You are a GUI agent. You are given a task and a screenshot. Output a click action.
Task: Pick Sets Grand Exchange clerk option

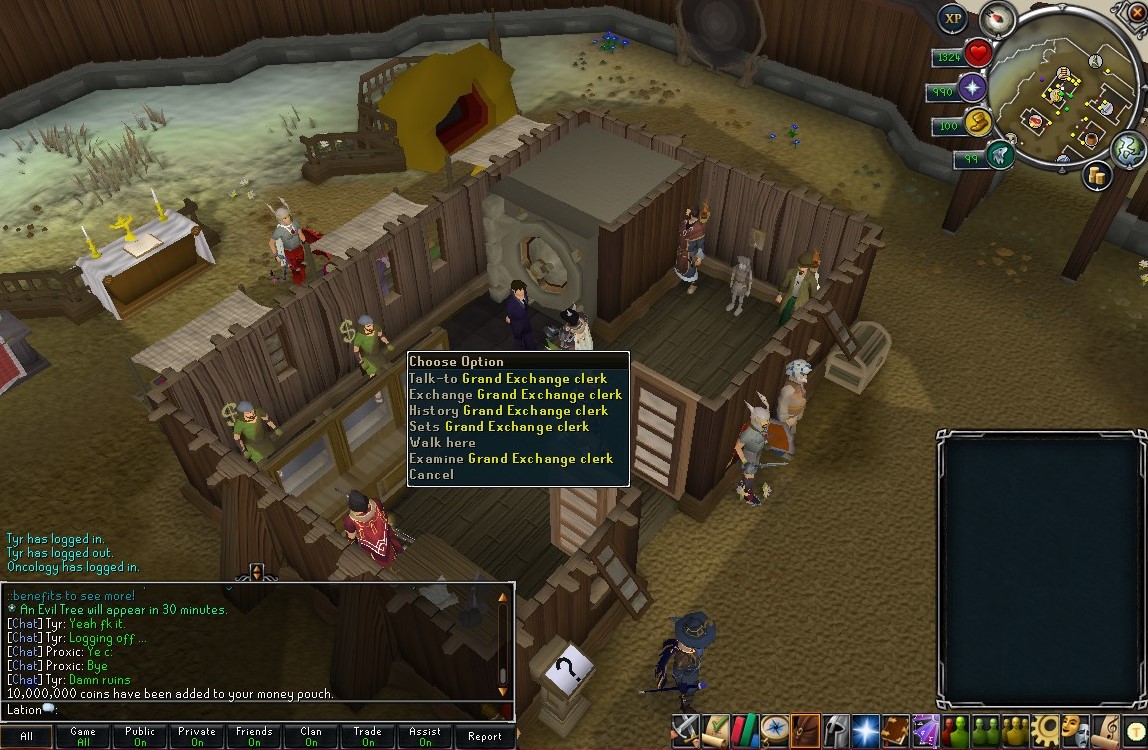tap(499, 427)
